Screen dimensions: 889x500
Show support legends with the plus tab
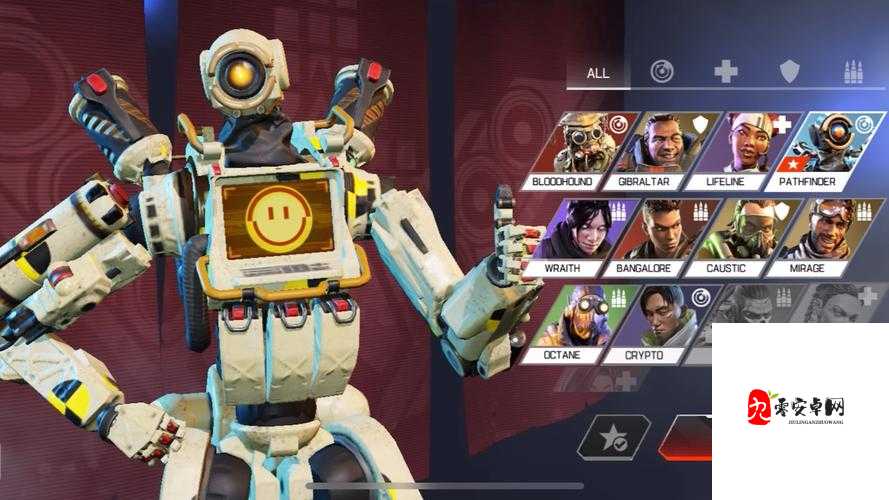(725, 72)
